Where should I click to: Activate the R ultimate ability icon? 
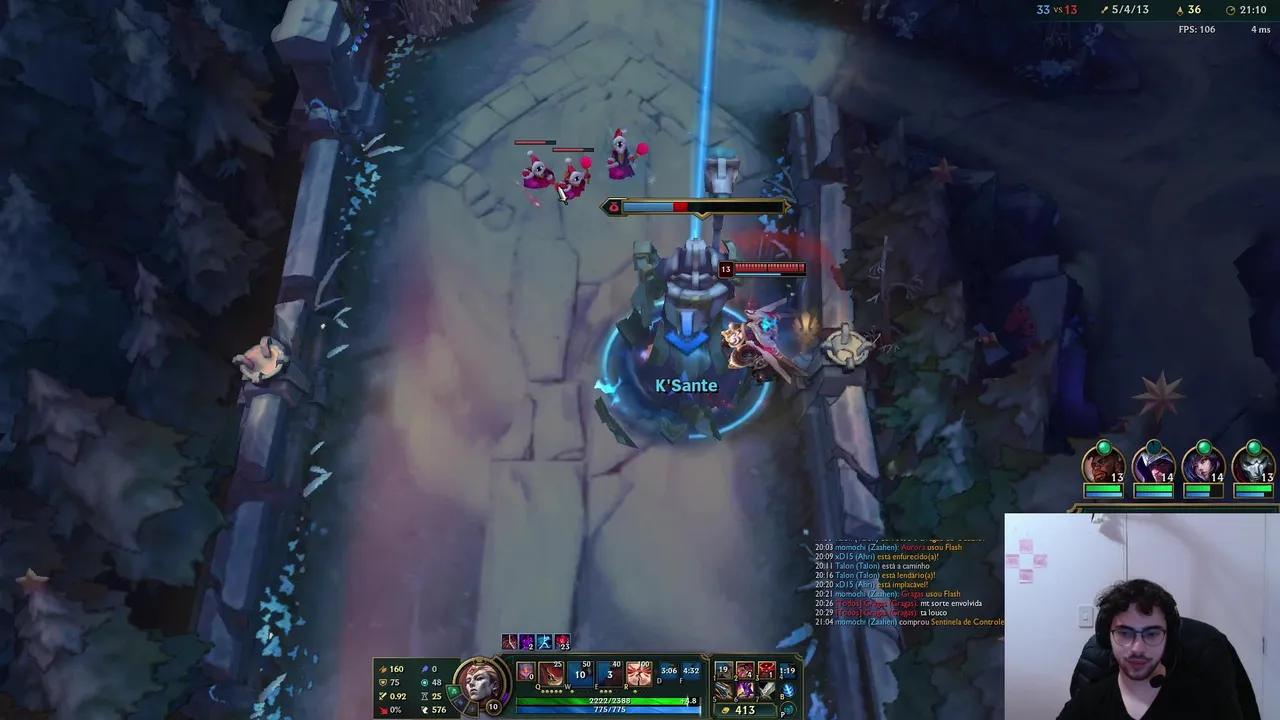[638, 673]
